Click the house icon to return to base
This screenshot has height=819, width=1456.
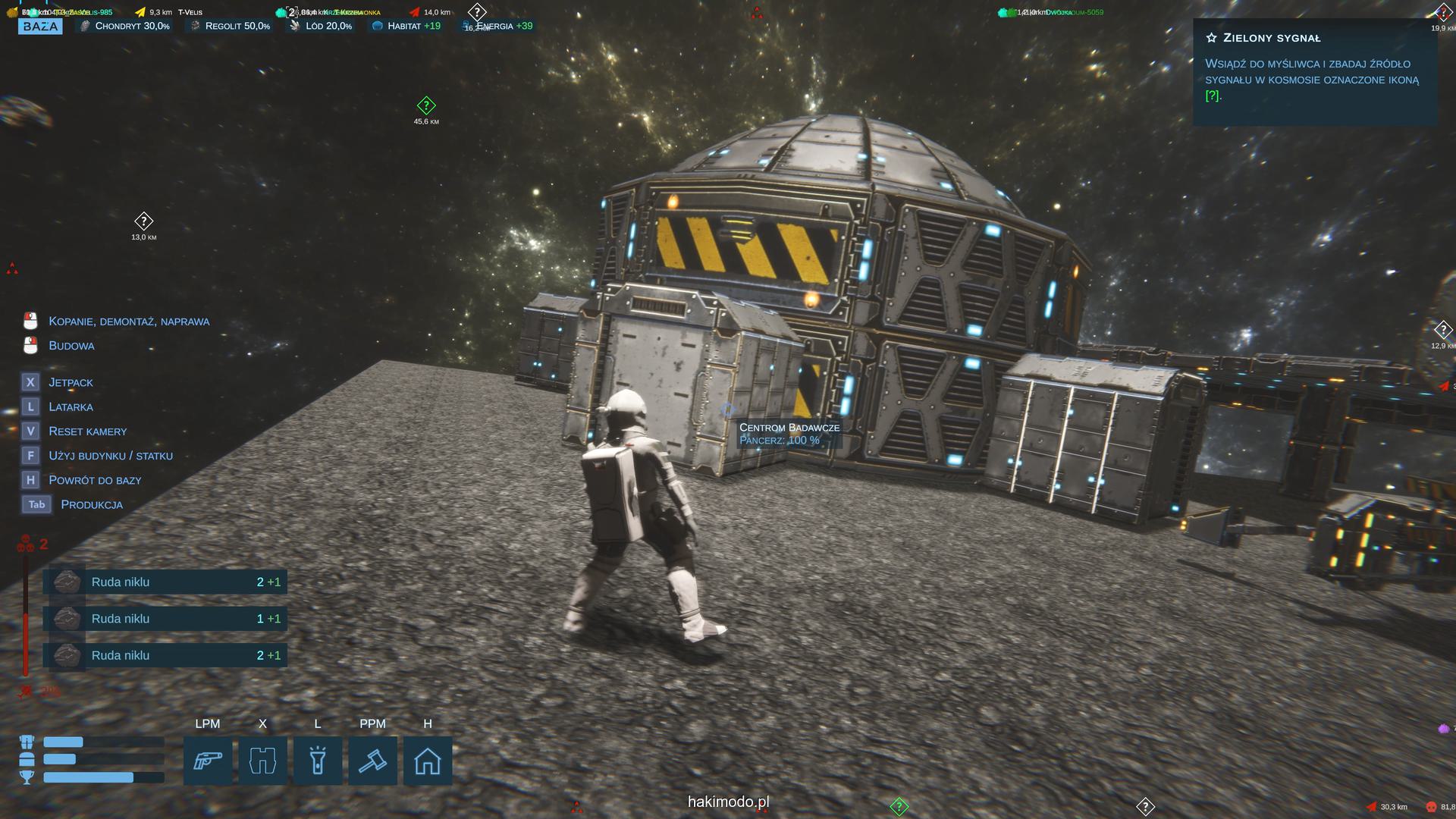coord(428,761)
